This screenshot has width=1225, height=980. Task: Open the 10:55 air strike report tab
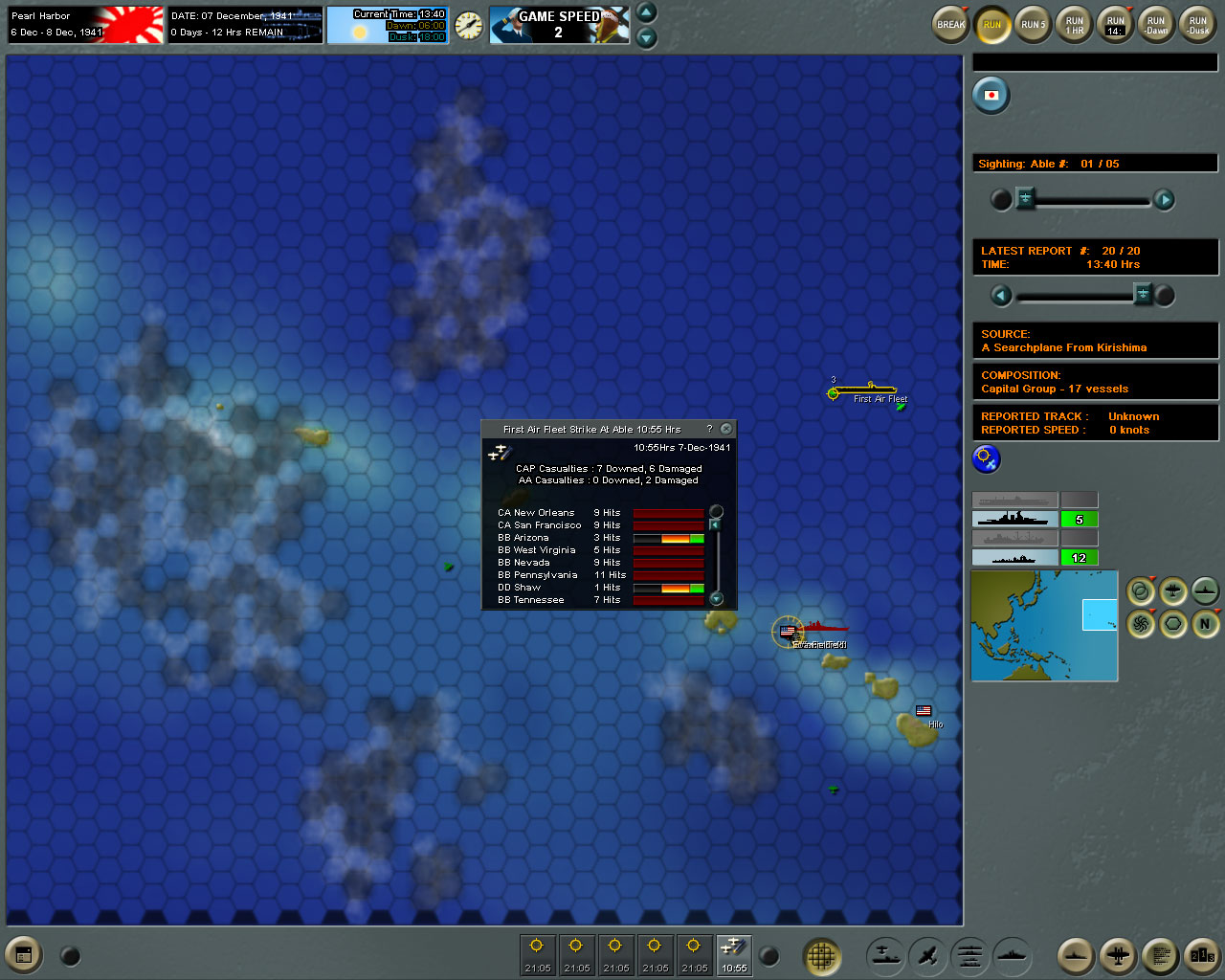(x=734, y=954)
